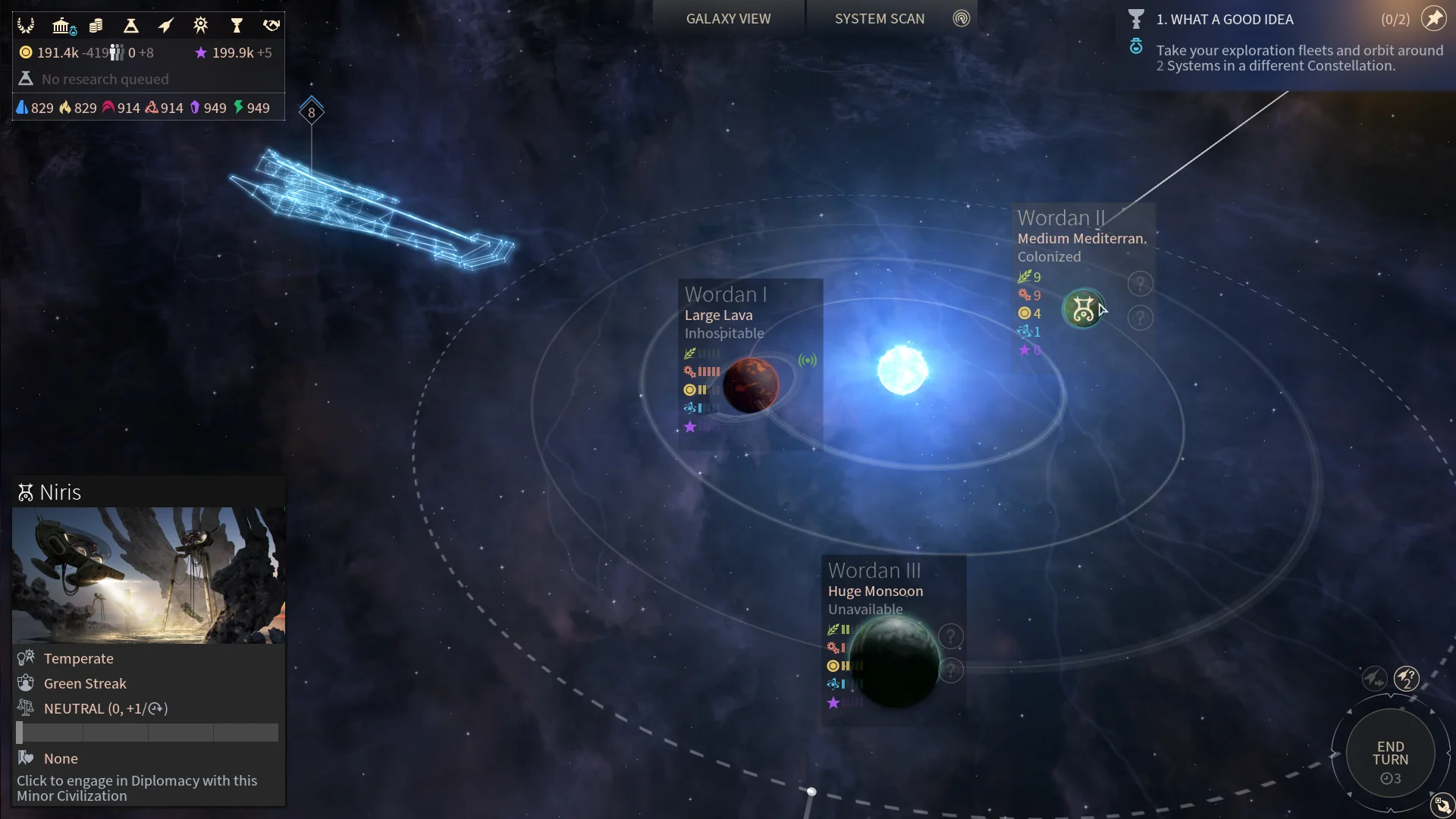This screenshot has height=819, width=1456.
Task: Select the Niris minor civilization icon on Wordan II
Action: [x=1084, y=309]
